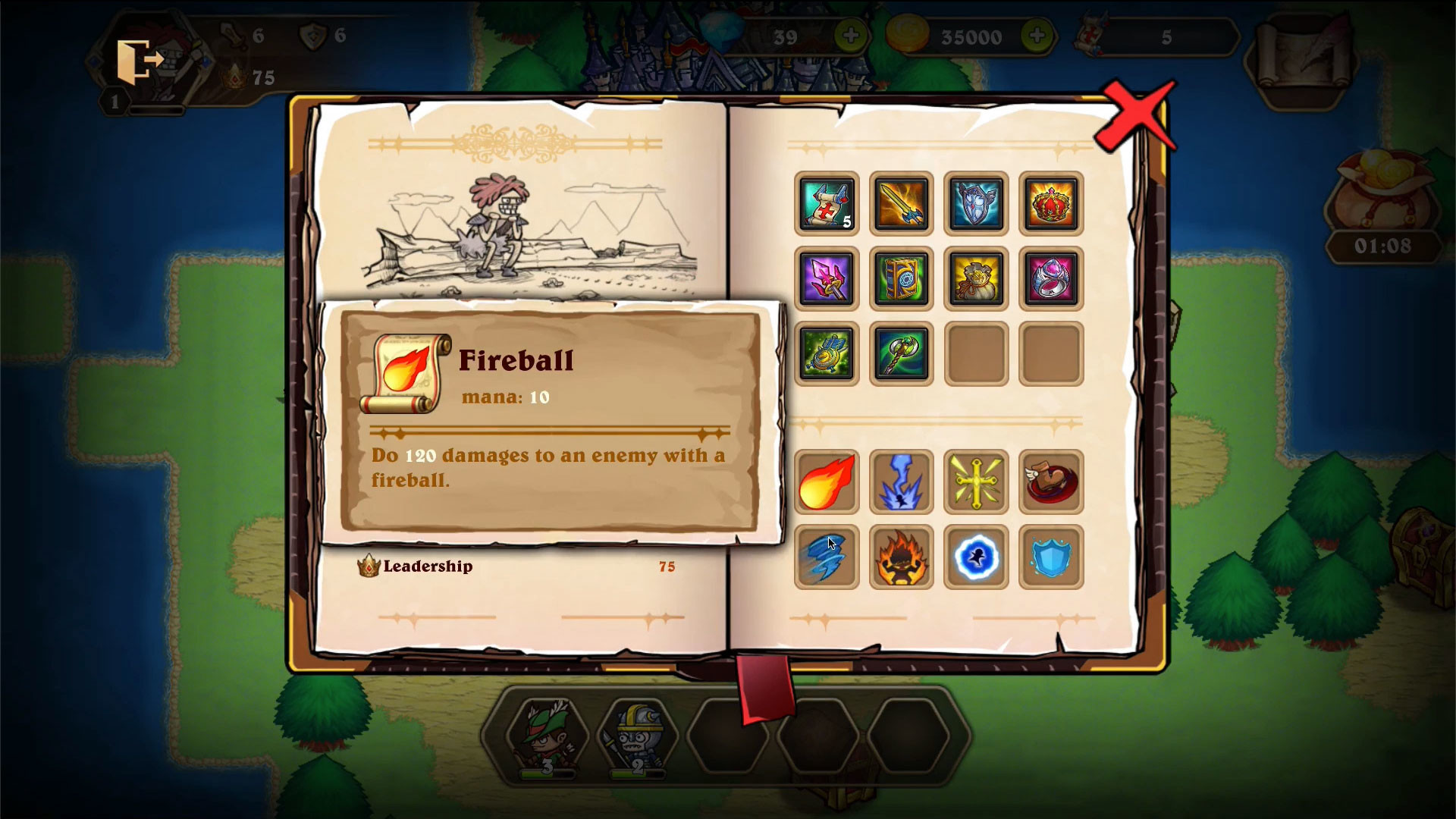Select the golden cross blessing spell
Screen dimensions: 1456x819
(976, 482)
